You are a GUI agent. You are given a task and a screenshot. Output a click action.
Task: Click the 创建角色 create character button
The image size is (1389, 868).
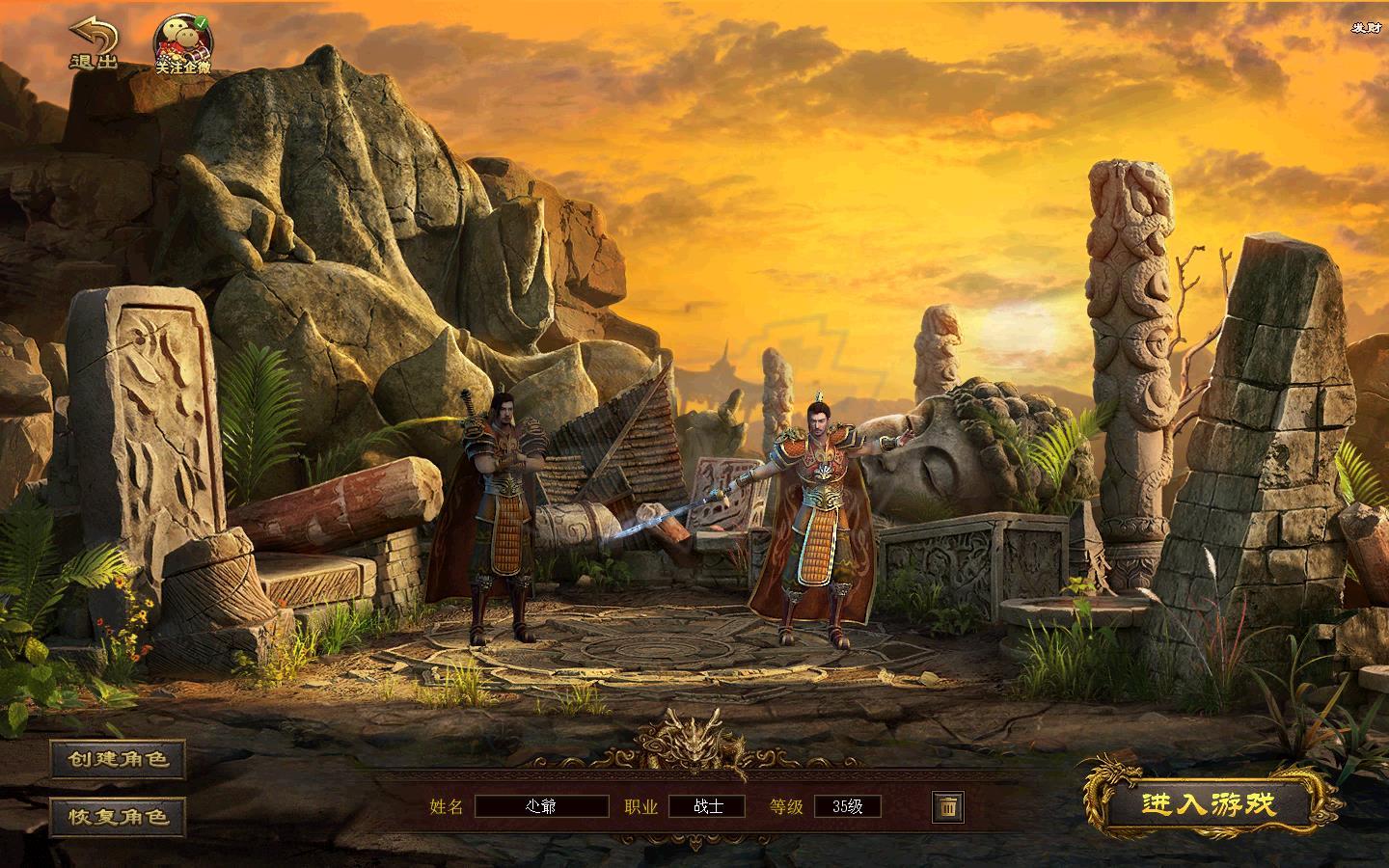[x=118, y=759]
